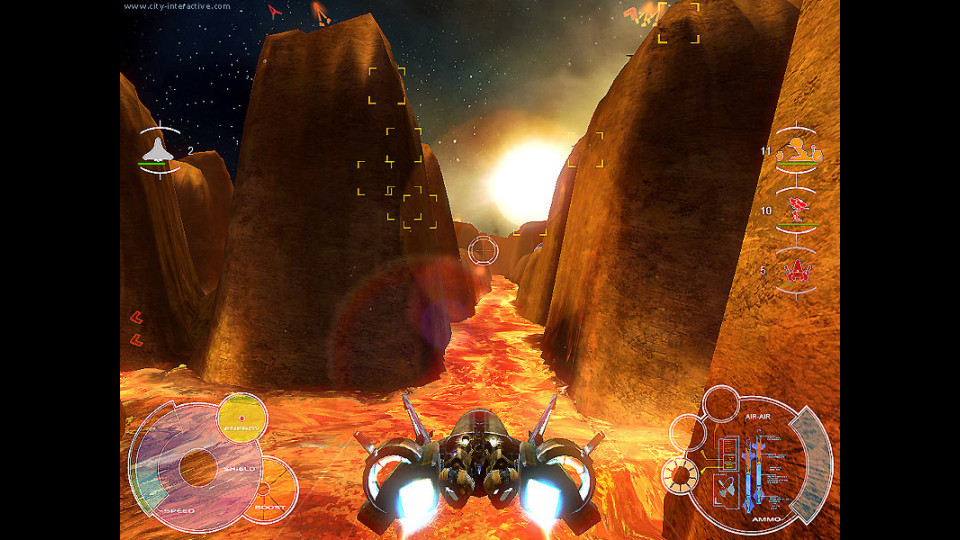Choose the red mech walker target icon
Image resolution: width=960 pixels, height=540 pixels.
click(x=797, y=210)
